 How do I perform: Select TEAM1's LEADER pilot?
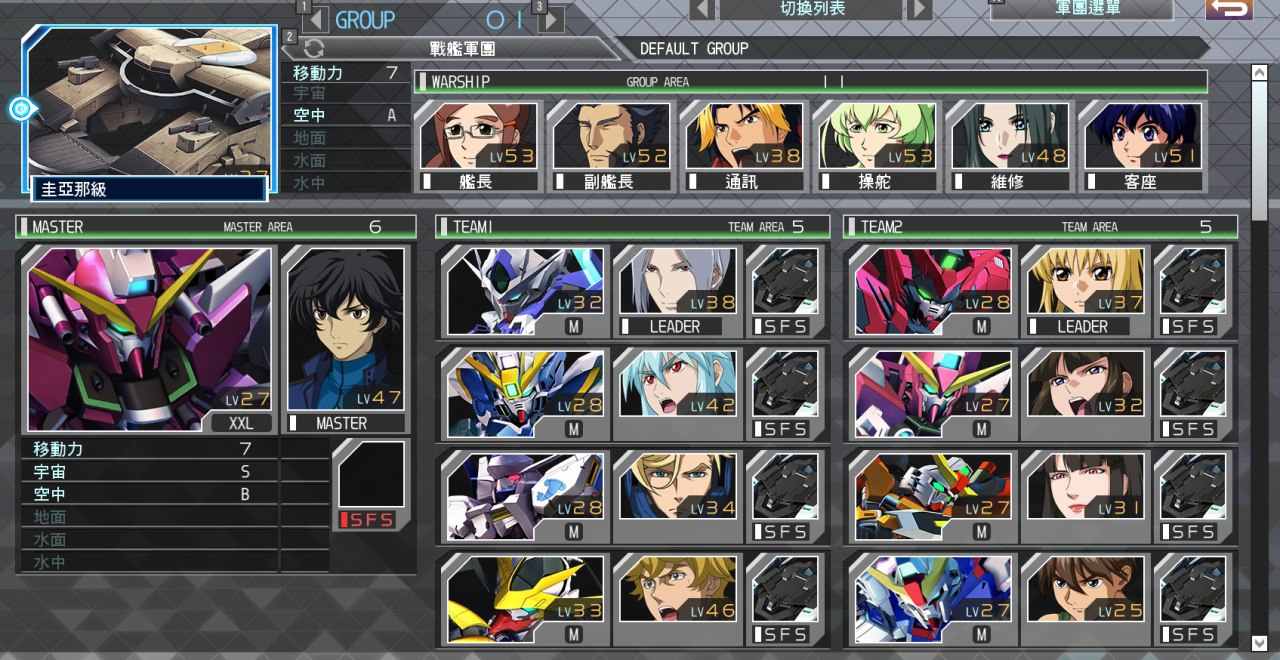click(x=677, y=291)
